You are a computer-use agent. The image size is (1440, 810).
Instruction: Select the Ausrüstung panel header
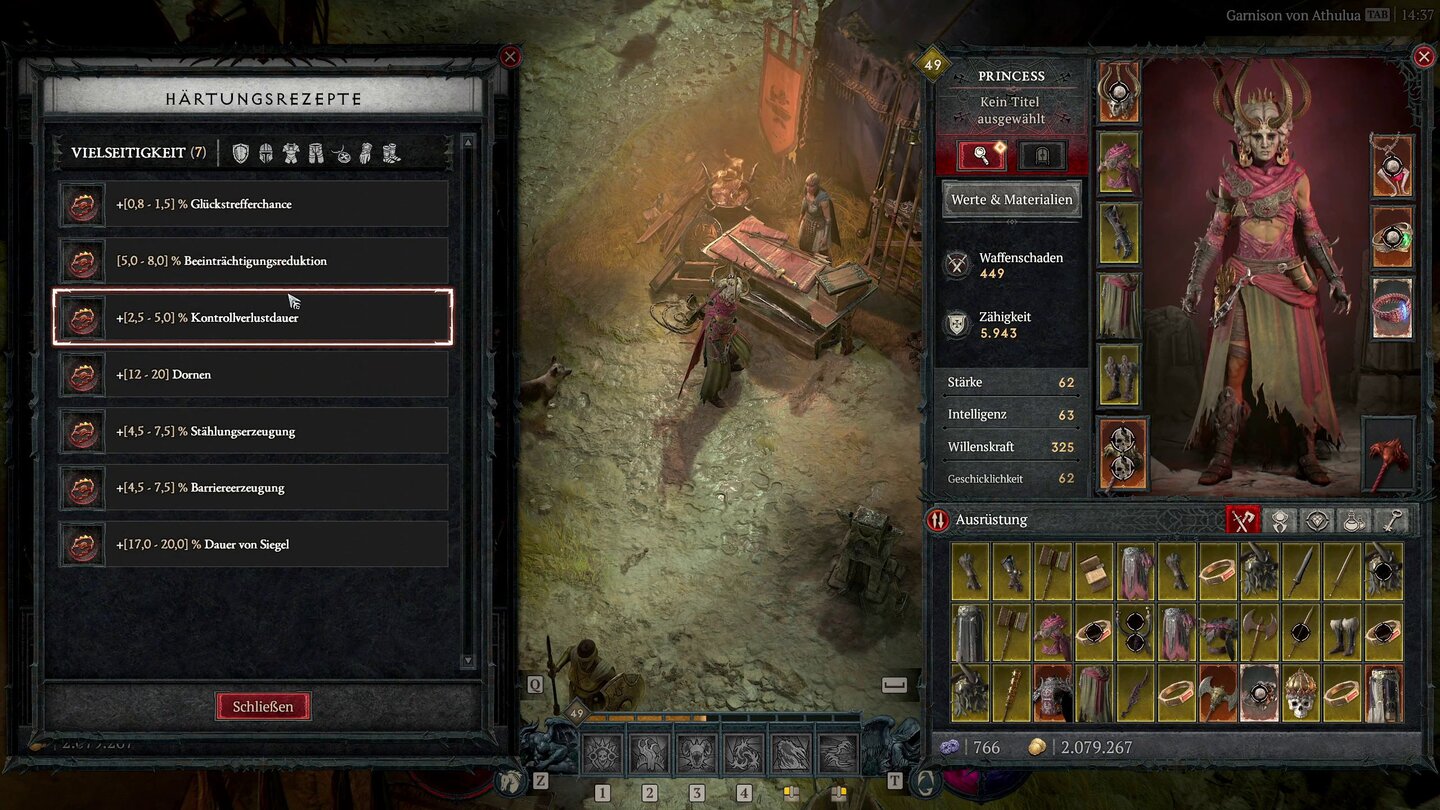click(x=994, y=519)
